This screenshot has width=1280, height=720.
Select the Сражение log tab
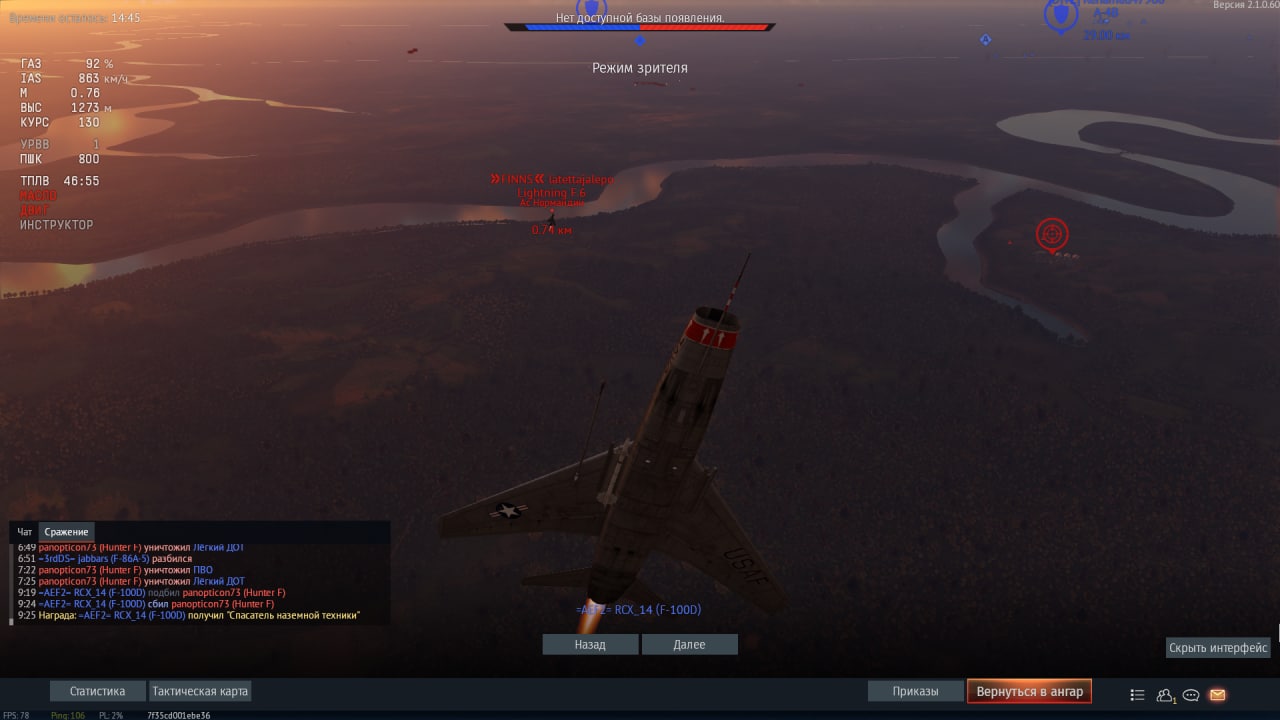point(67,532)
